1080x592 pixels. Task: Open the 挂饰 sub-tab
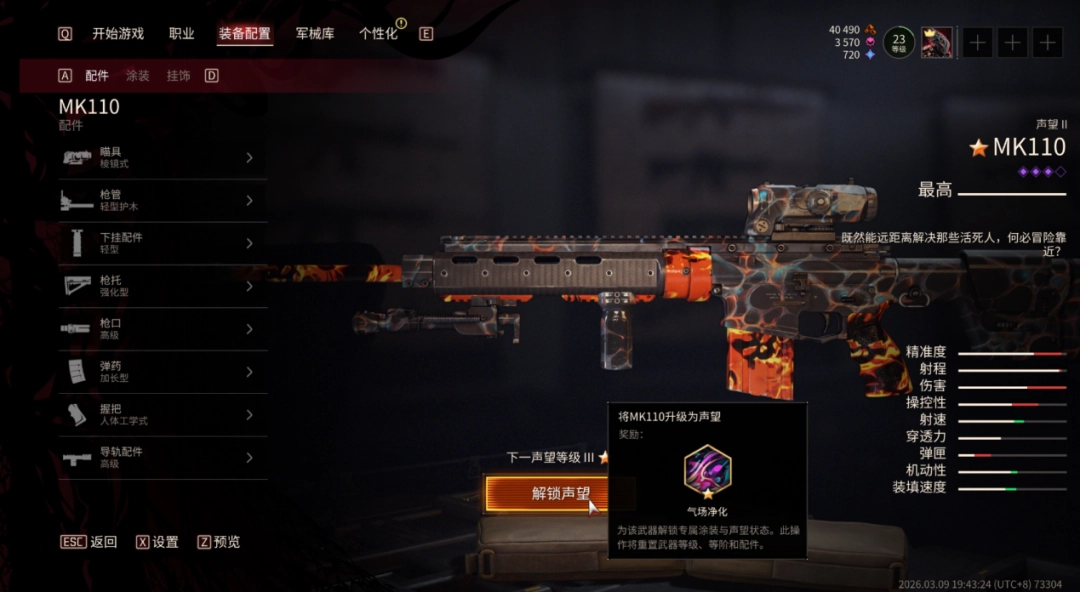click(178, 76)
